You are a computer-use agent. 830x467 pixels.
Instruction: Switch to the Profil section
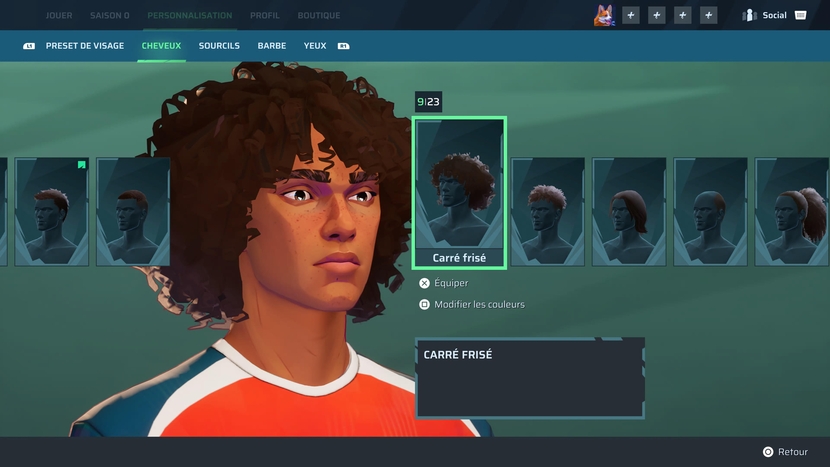pos(265,16)
